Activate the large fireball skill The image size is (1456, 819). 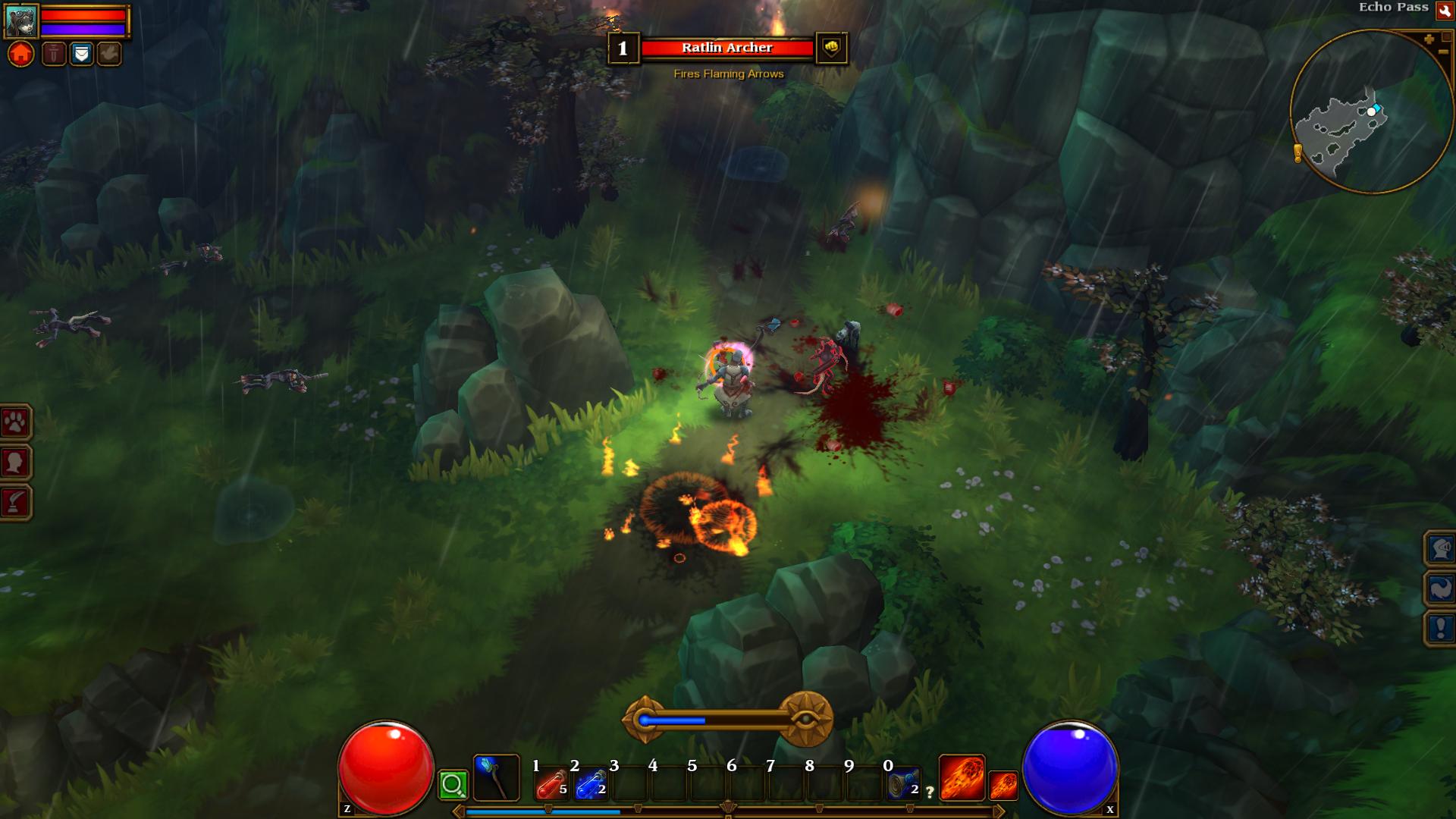962,778
